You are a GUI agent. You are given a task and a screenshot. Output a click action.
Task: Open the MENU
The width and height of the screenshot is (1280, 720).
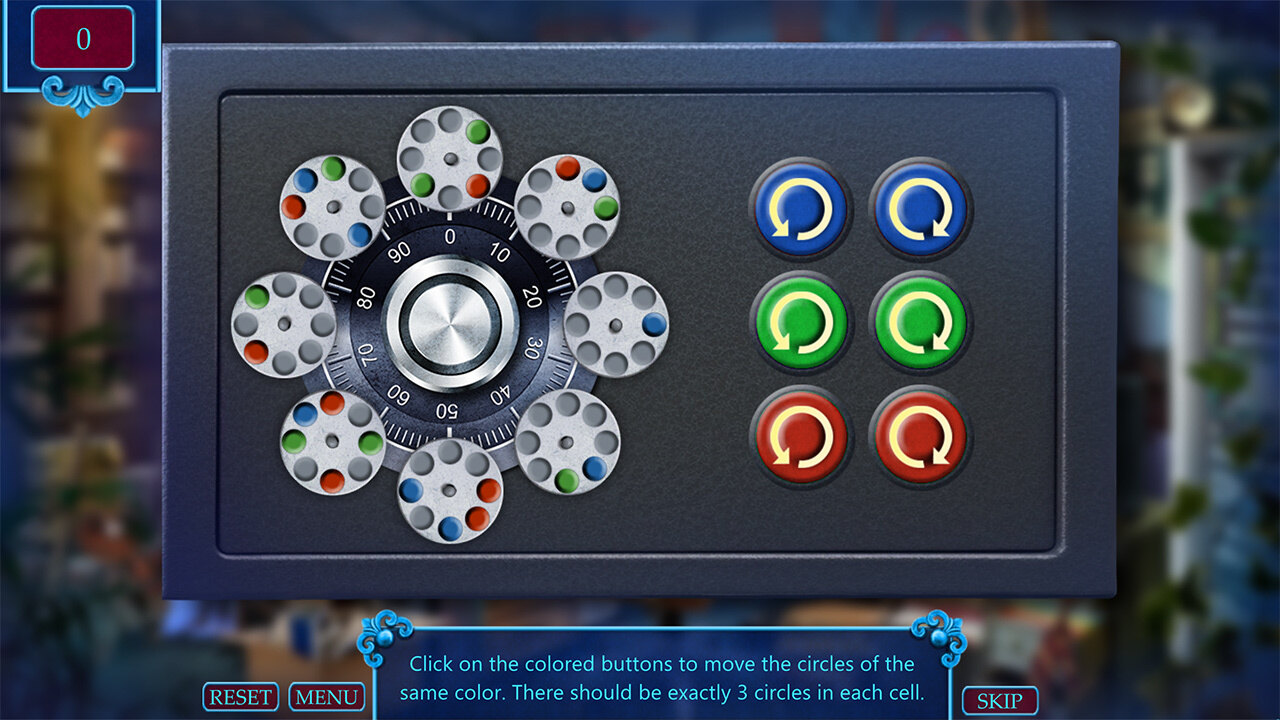(326, 697)
